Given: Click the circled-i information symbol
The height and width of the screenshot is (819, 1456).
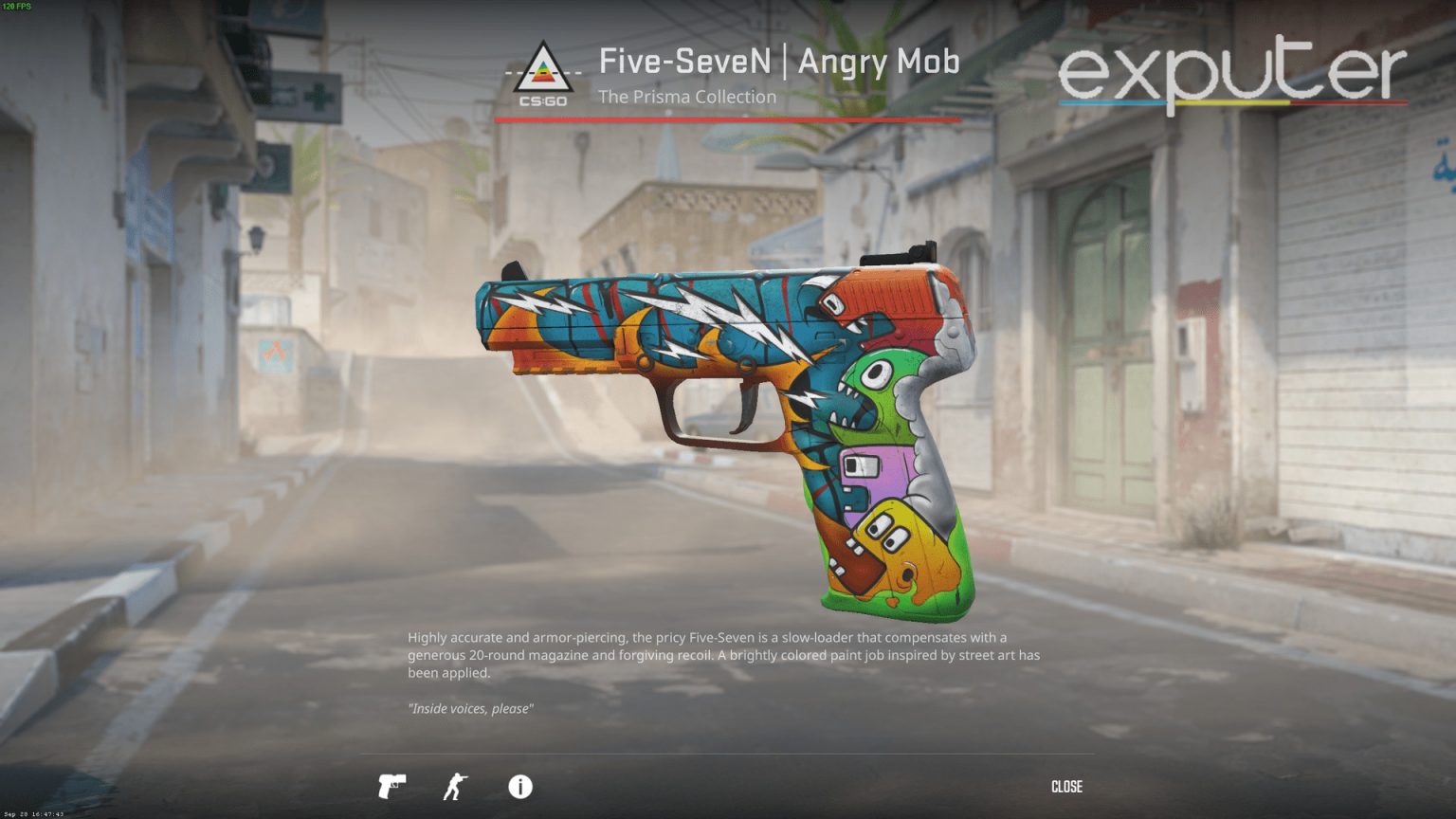Looking at the screenshot, I should tap(519, 787).
